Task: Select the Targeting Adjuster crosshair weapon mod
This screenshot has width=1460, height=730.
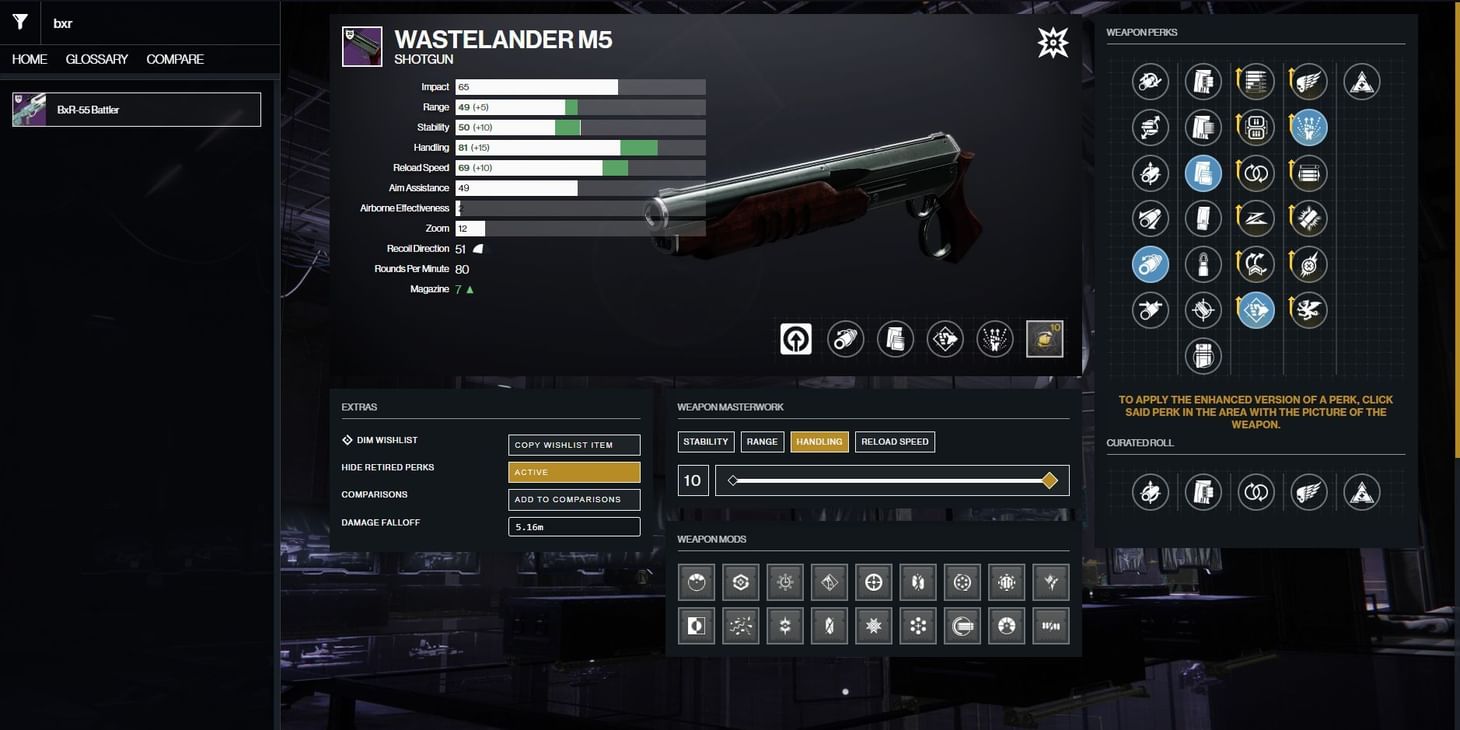Action: pyautogui.click(x=873, y=580)
